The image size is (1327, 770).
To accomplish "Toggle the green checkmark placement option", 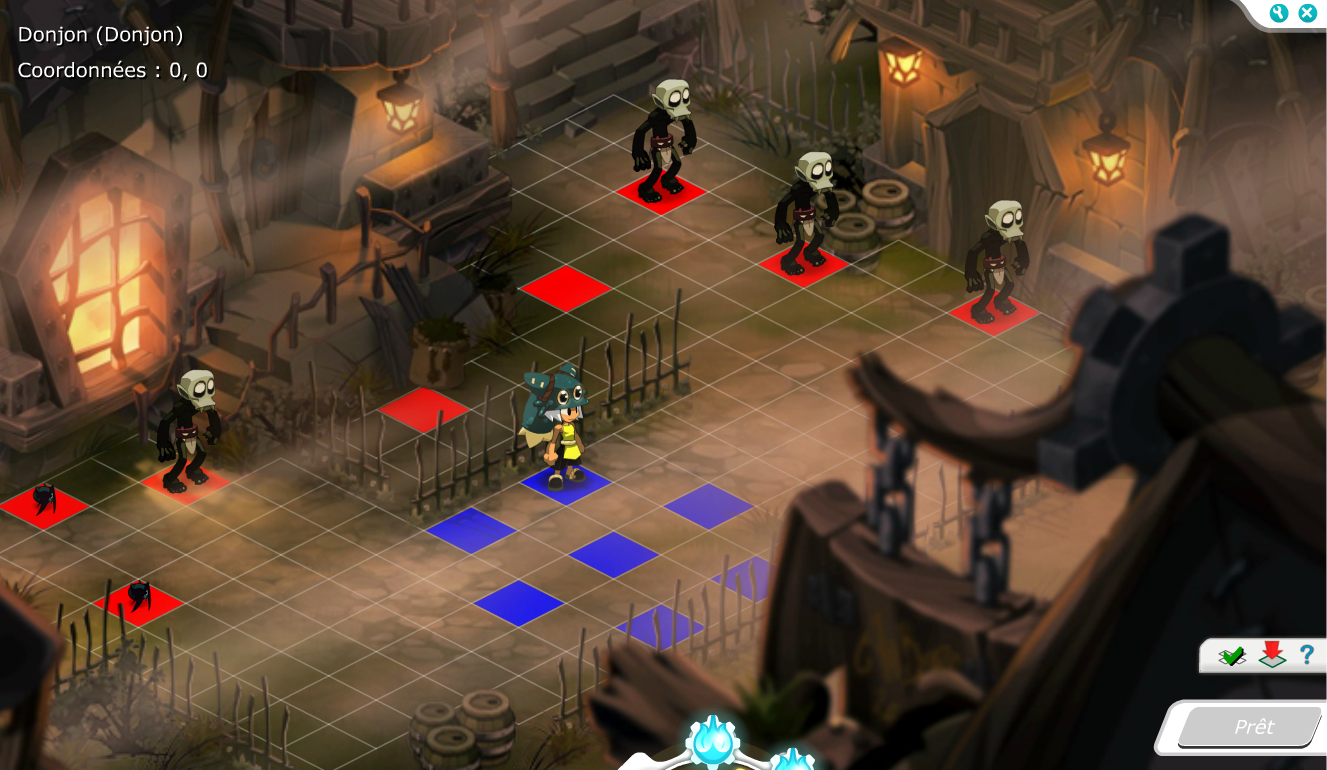I will tap(1232, 656).
